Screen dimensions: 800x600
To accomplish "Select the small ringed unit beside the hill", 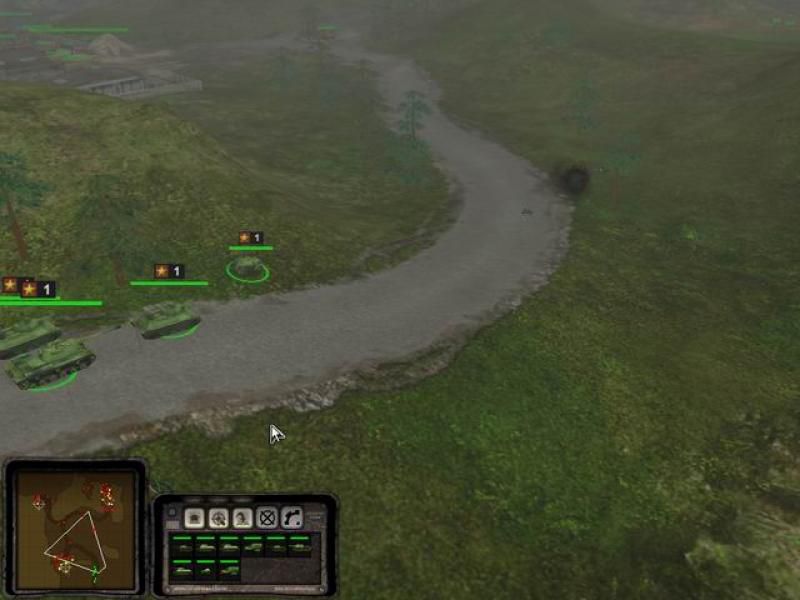I will [247, 267].
